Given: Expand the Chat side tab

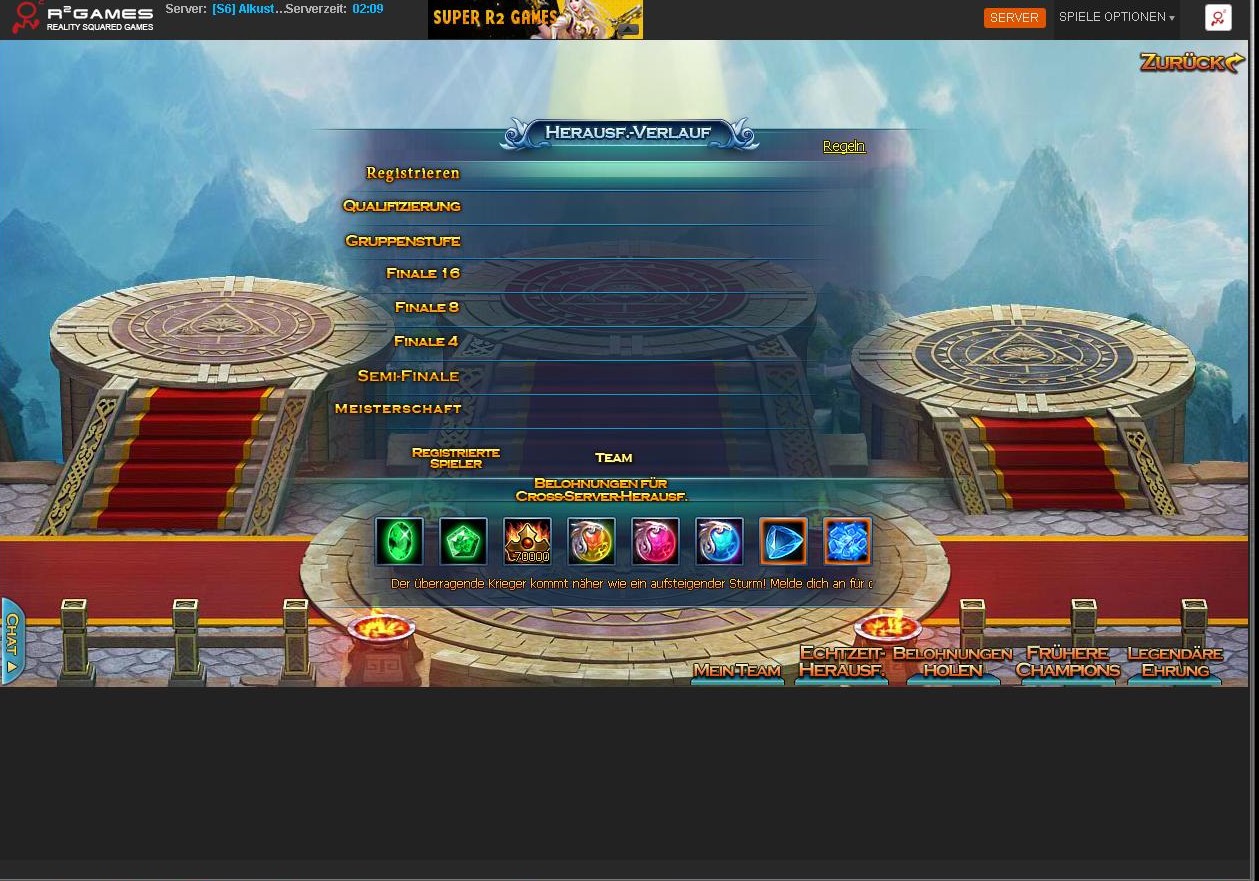Looking at the screenshot, I should (x=12, y=641).
